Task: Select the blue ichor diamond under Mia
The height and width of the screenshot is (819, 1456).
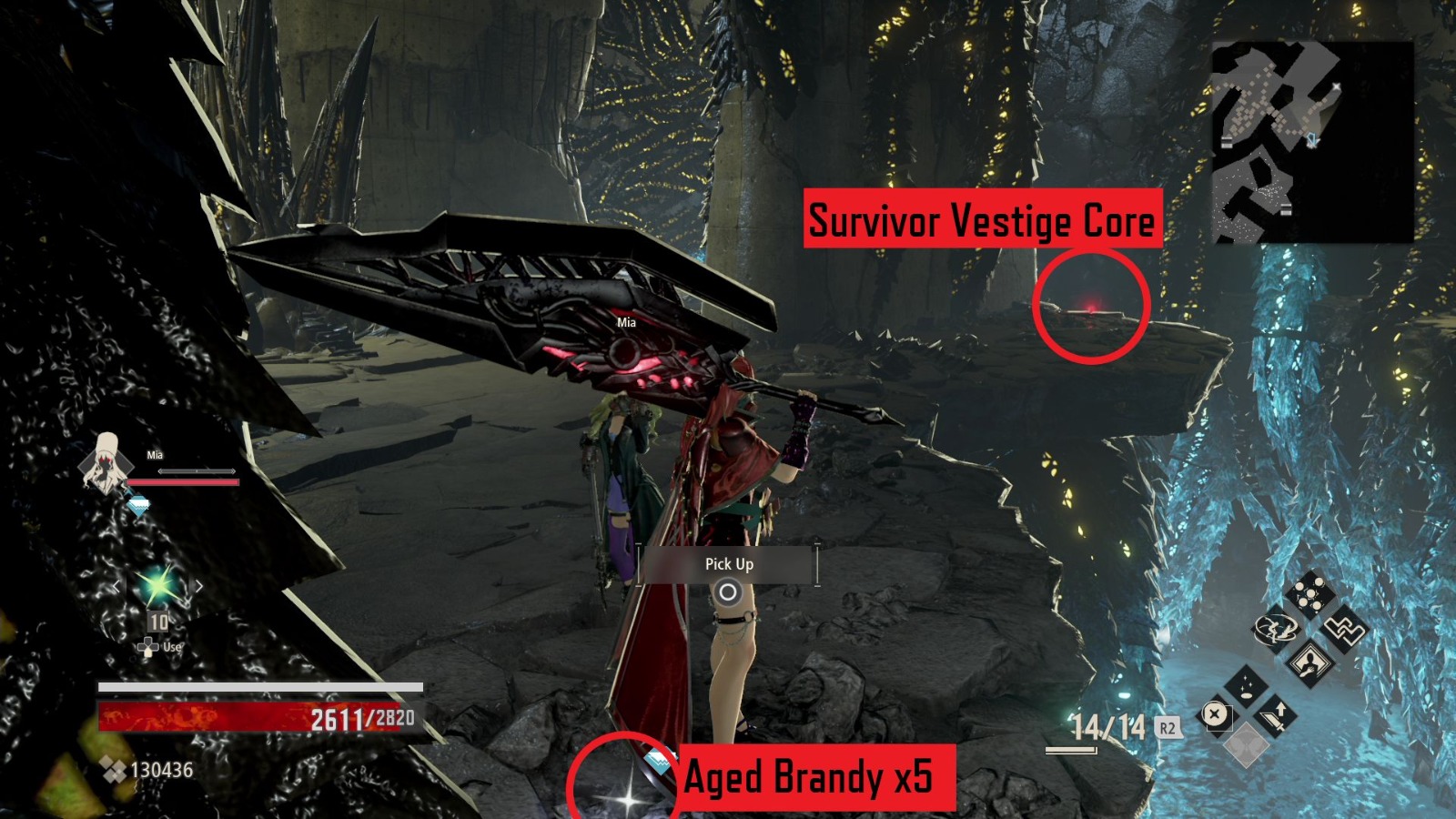Action: (138, 503)
